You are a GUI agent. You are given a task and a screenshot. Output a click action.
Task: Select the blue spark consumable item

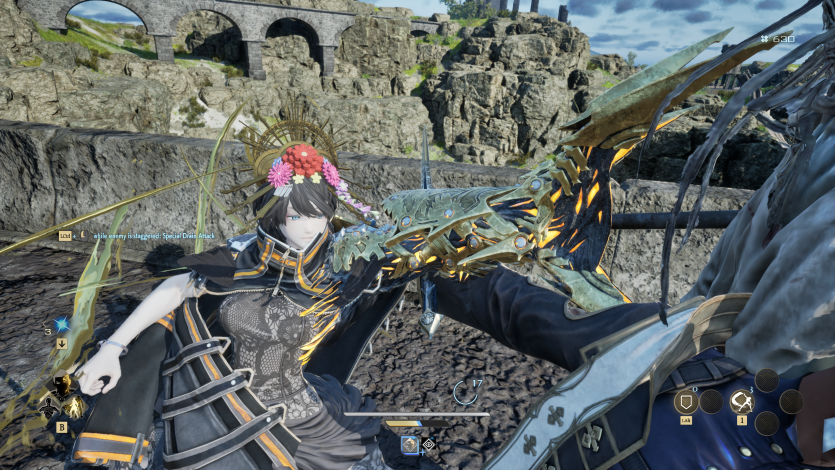[x=62, y=326]
